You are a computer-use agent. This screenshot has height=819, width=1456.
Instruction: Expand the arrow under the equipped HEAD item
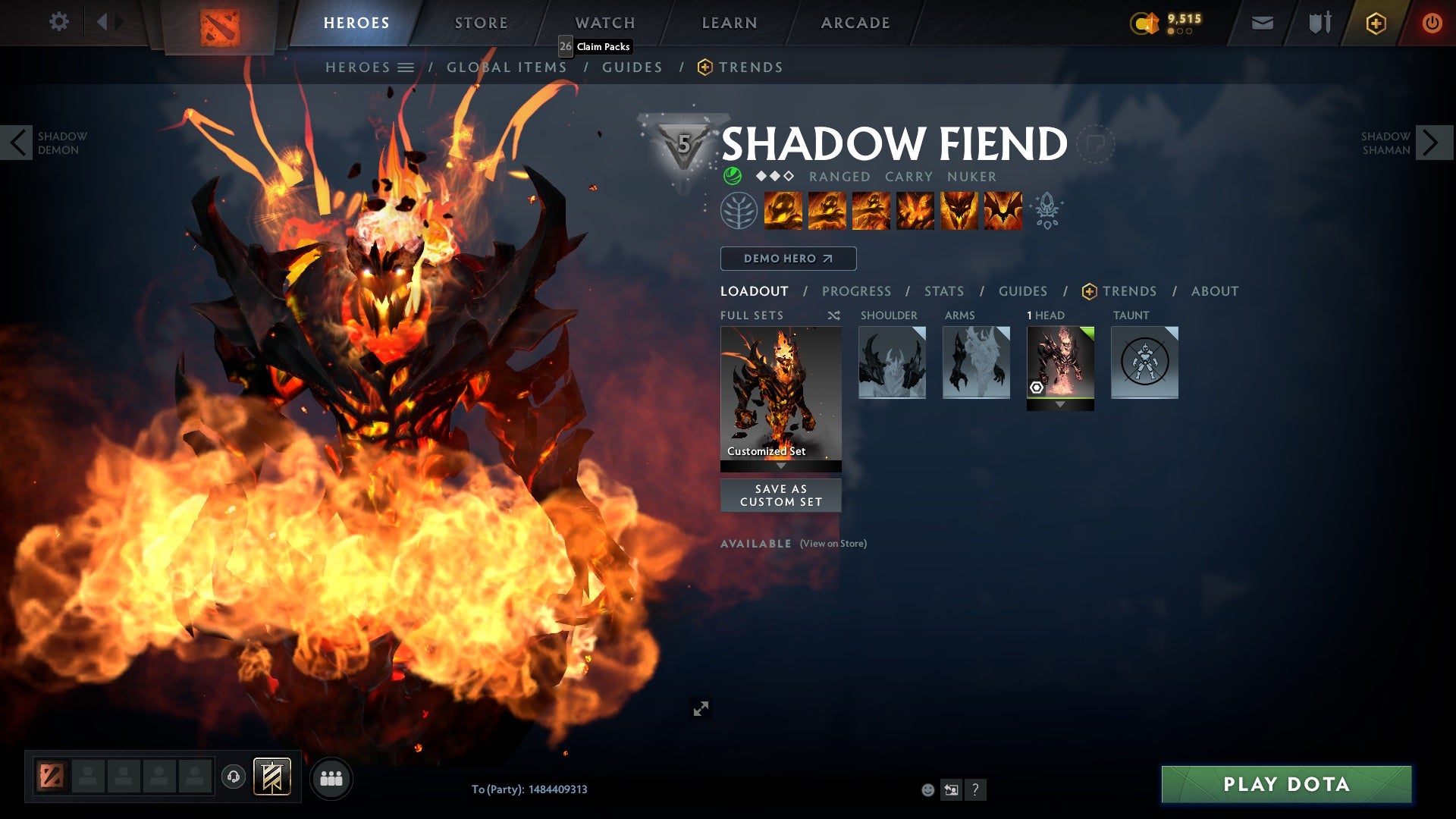click(1060, 405)
